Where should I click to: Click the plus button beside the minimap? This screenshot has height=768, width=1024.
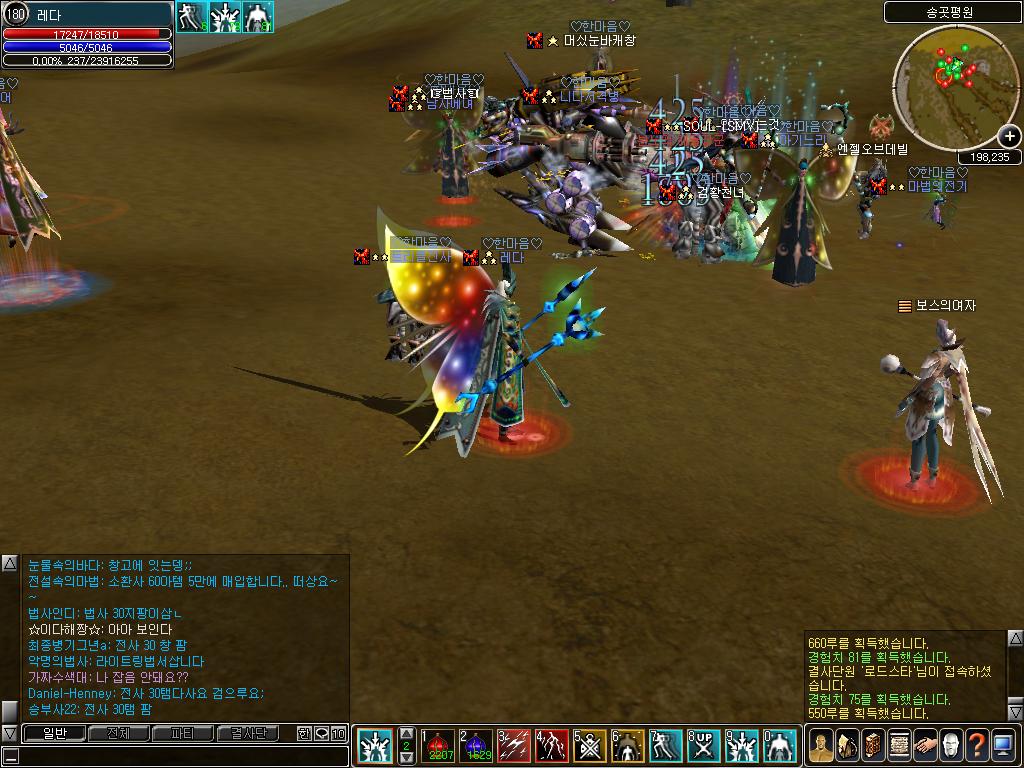click(x=1009, y=137)
